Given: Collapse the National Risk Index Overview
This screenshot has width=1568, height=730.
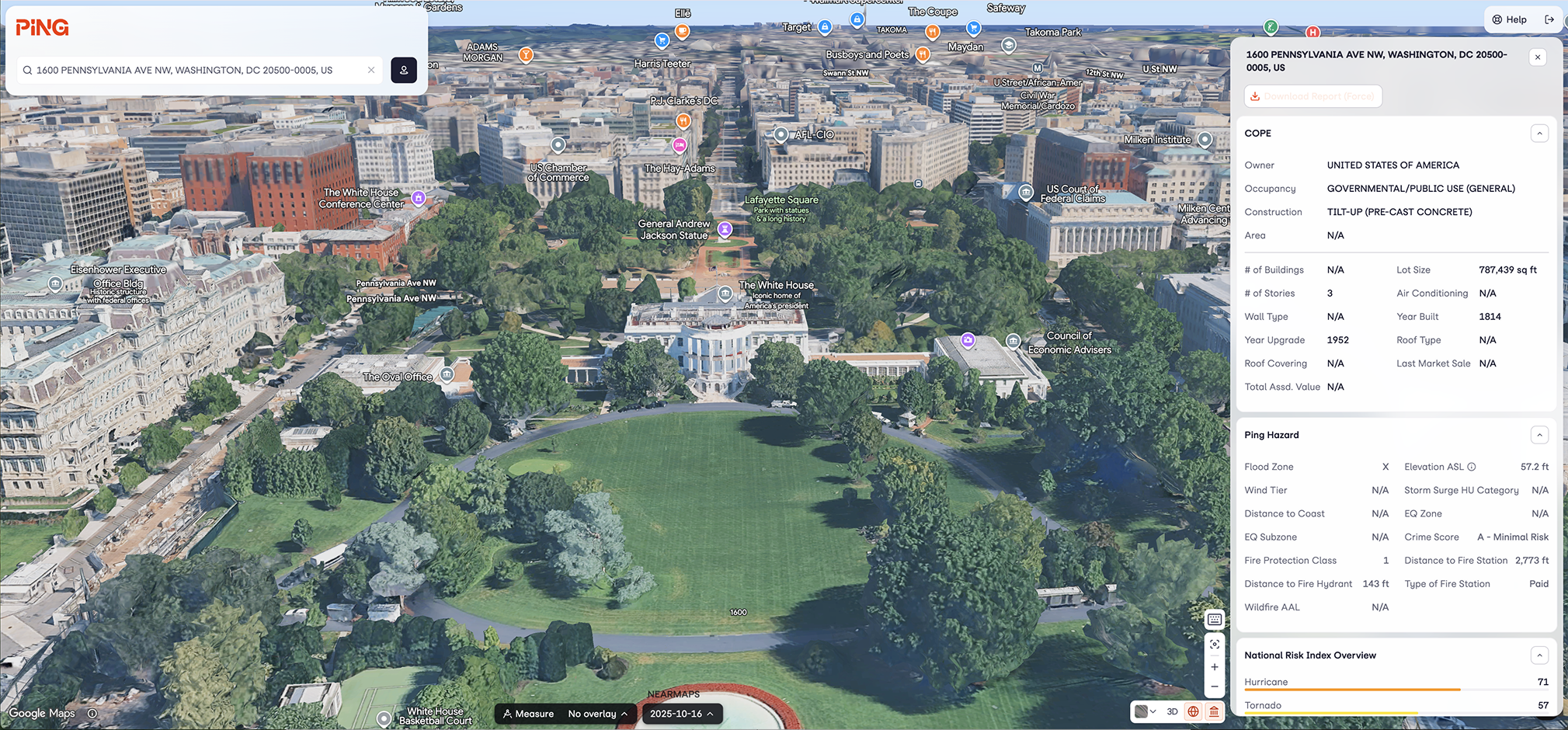Looking at the screenshot, I should (1539, 655).
